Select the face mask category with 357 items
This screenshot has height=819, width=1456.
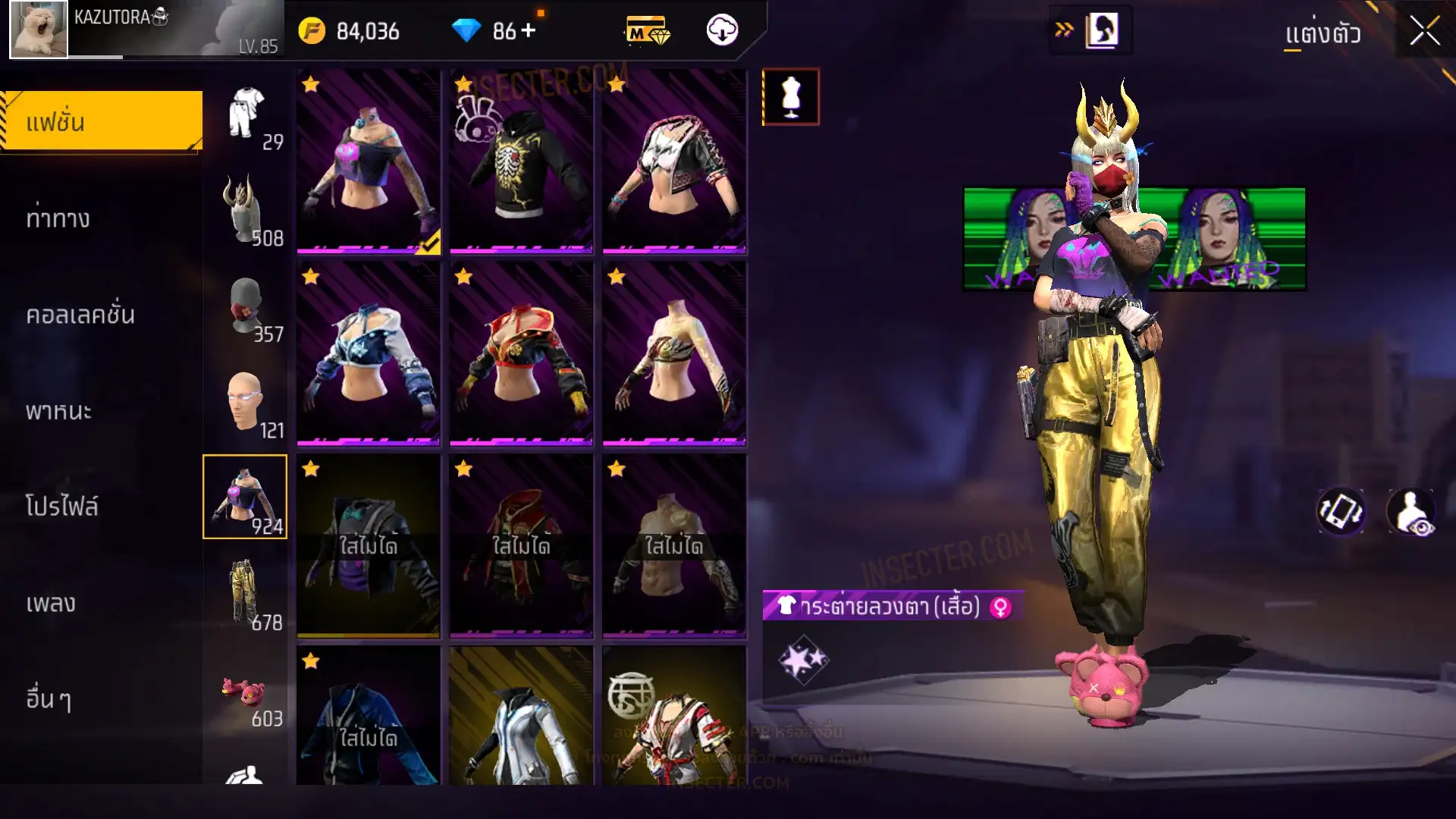(x=245, y=306)
